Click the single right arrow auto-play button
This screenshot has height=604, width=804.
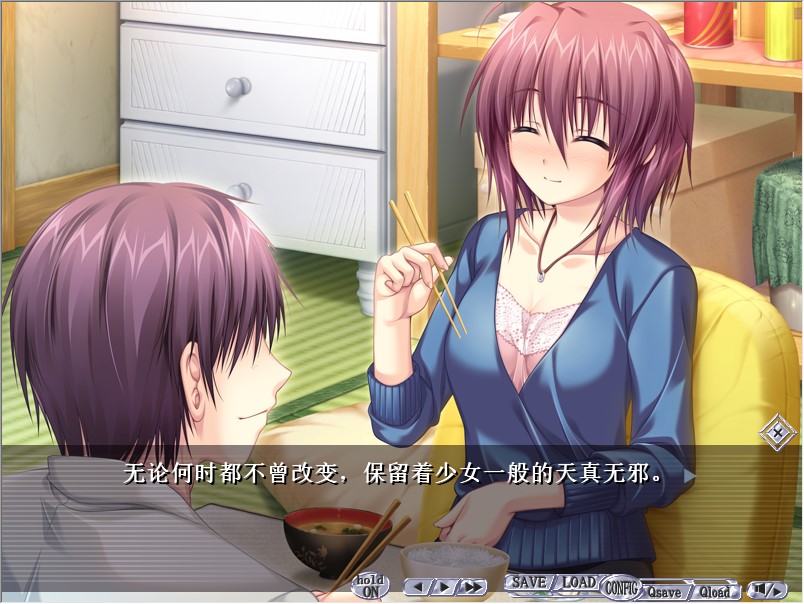[x=443, y=587]
